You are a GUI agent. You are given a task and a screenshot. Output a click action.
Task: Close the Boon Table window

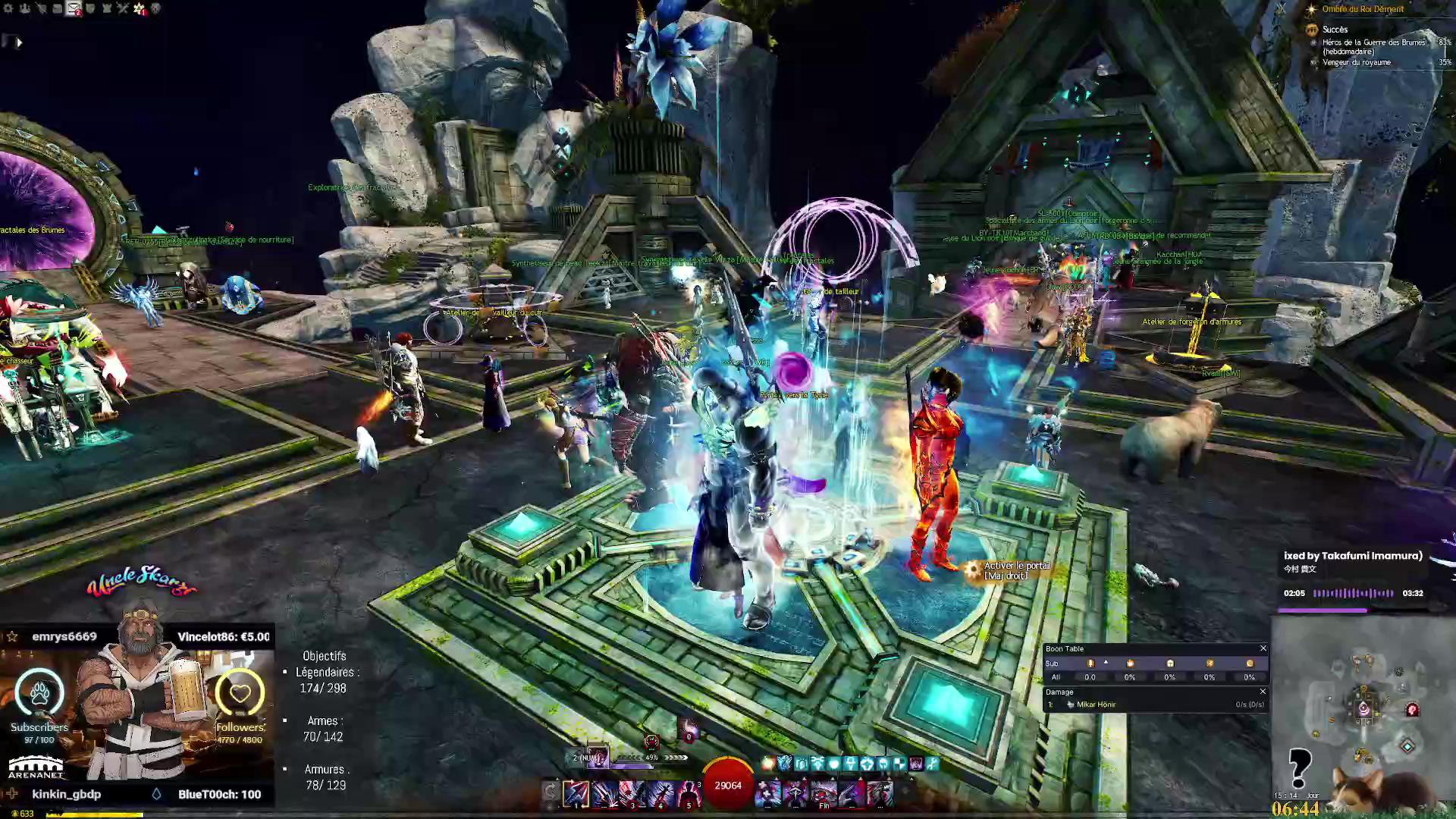pos(1263,648)
